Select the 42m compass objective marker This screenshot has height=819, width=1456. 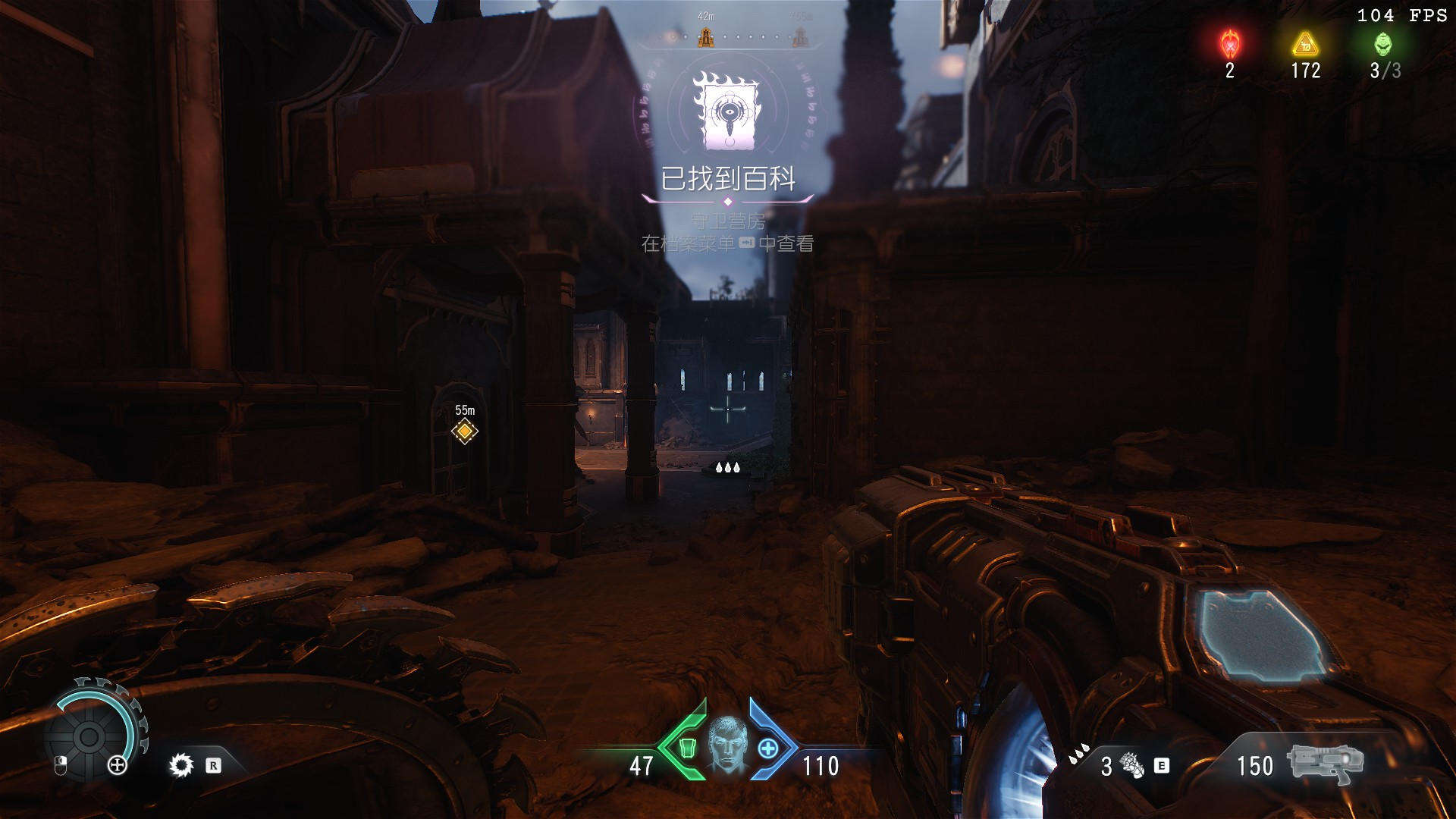click(706, 36)
